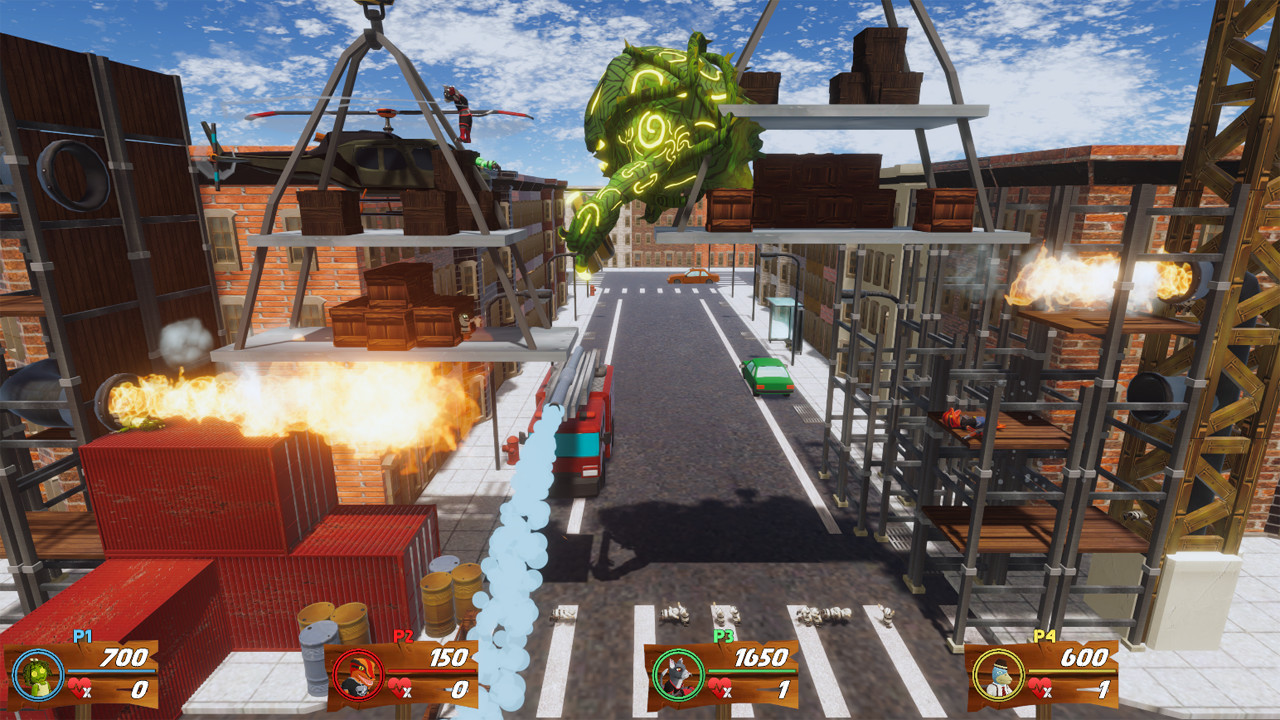Click the yellow taxi on the road
This screenshot has width=1280, height=720.
pyautogui.click(x=693, y=277)
